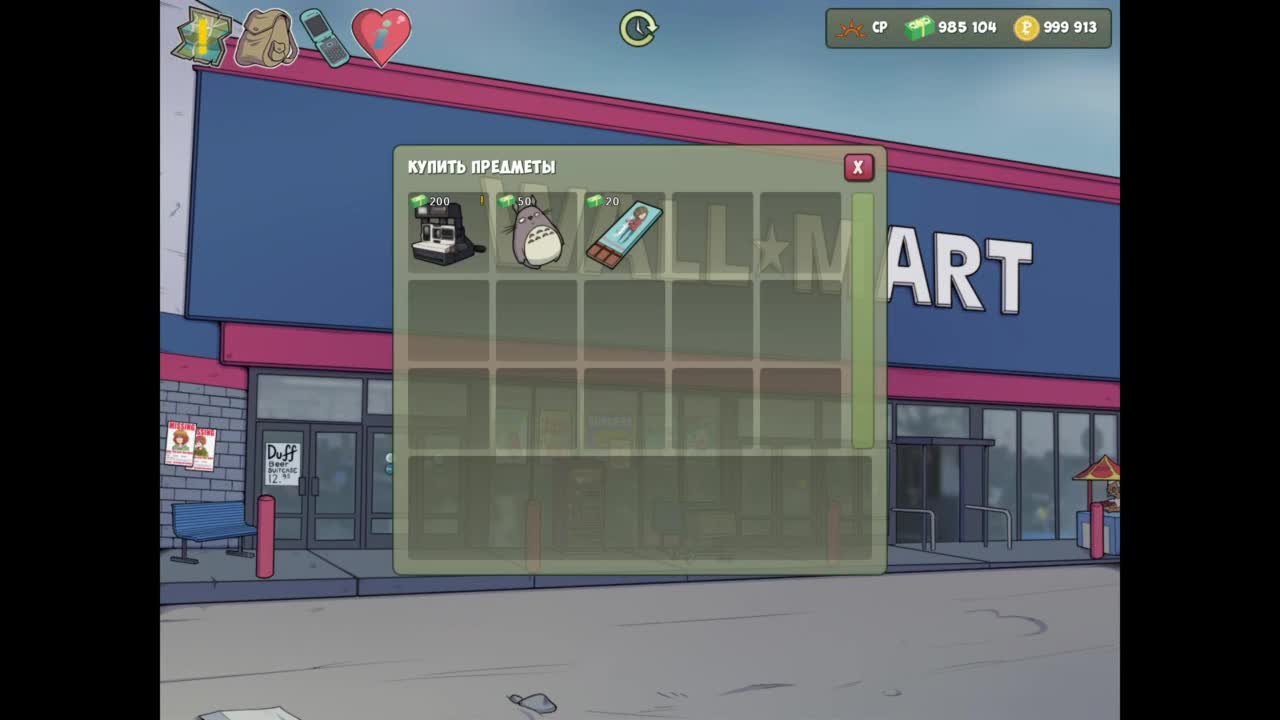Choose the chocolate bar item
This screenshot has width=1280, height=720.
[x=624, y=235]
